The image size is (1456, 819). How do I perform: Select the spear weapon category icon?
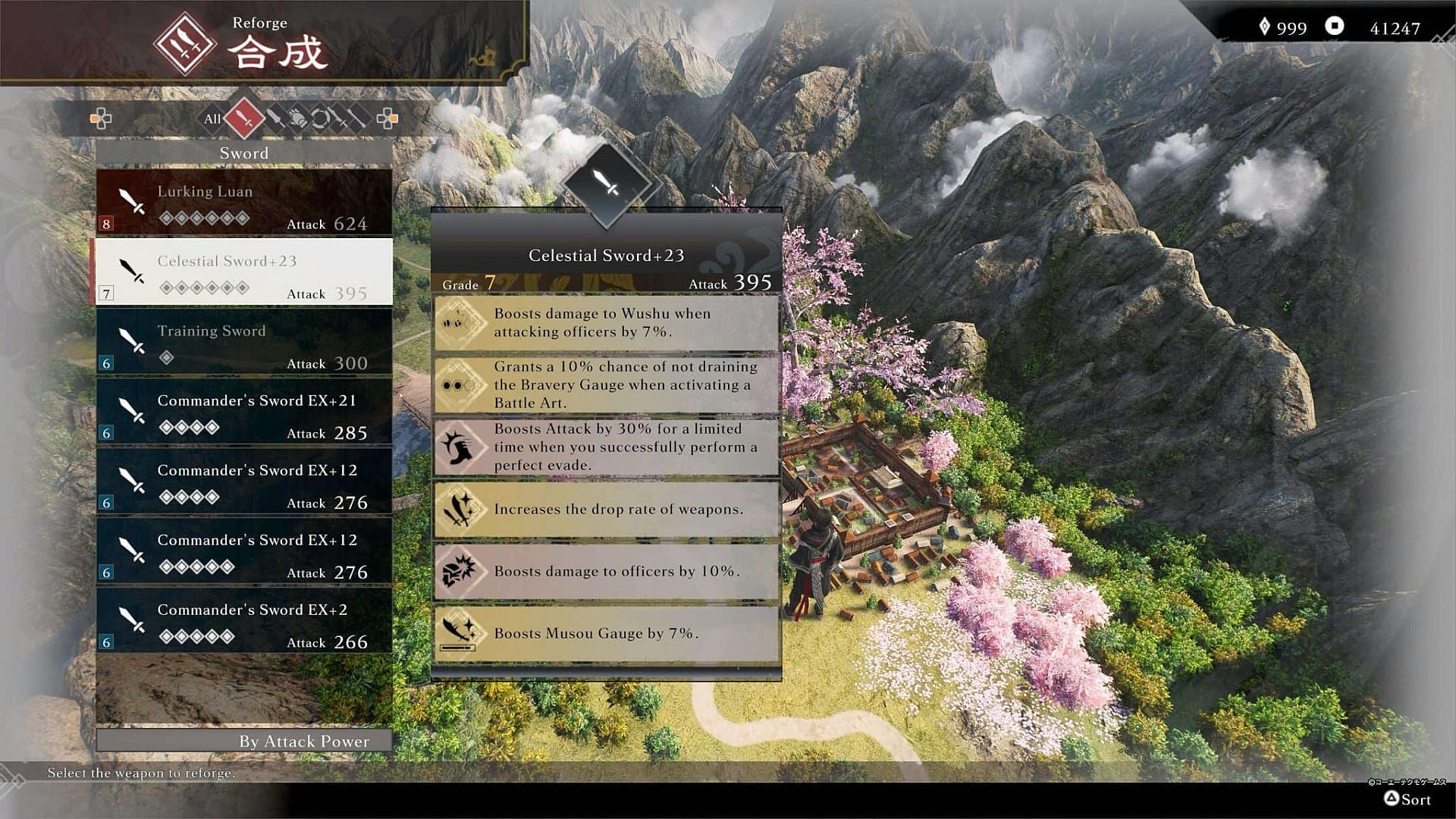(x=277, y=120)
